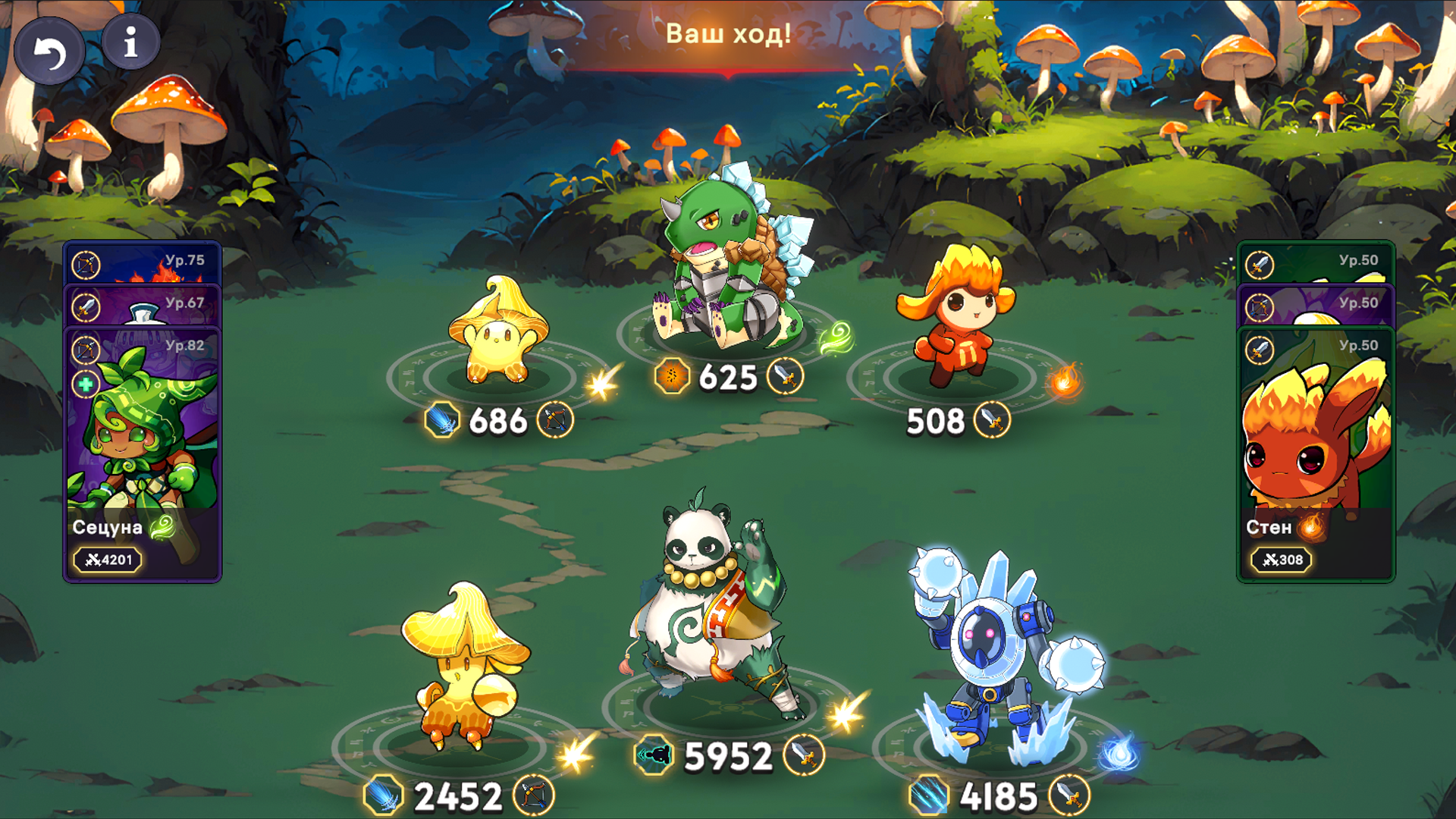The image size is (1456, 819).
Task: Click the bow icon on the Ур.75 card
Action: (86, 265)
